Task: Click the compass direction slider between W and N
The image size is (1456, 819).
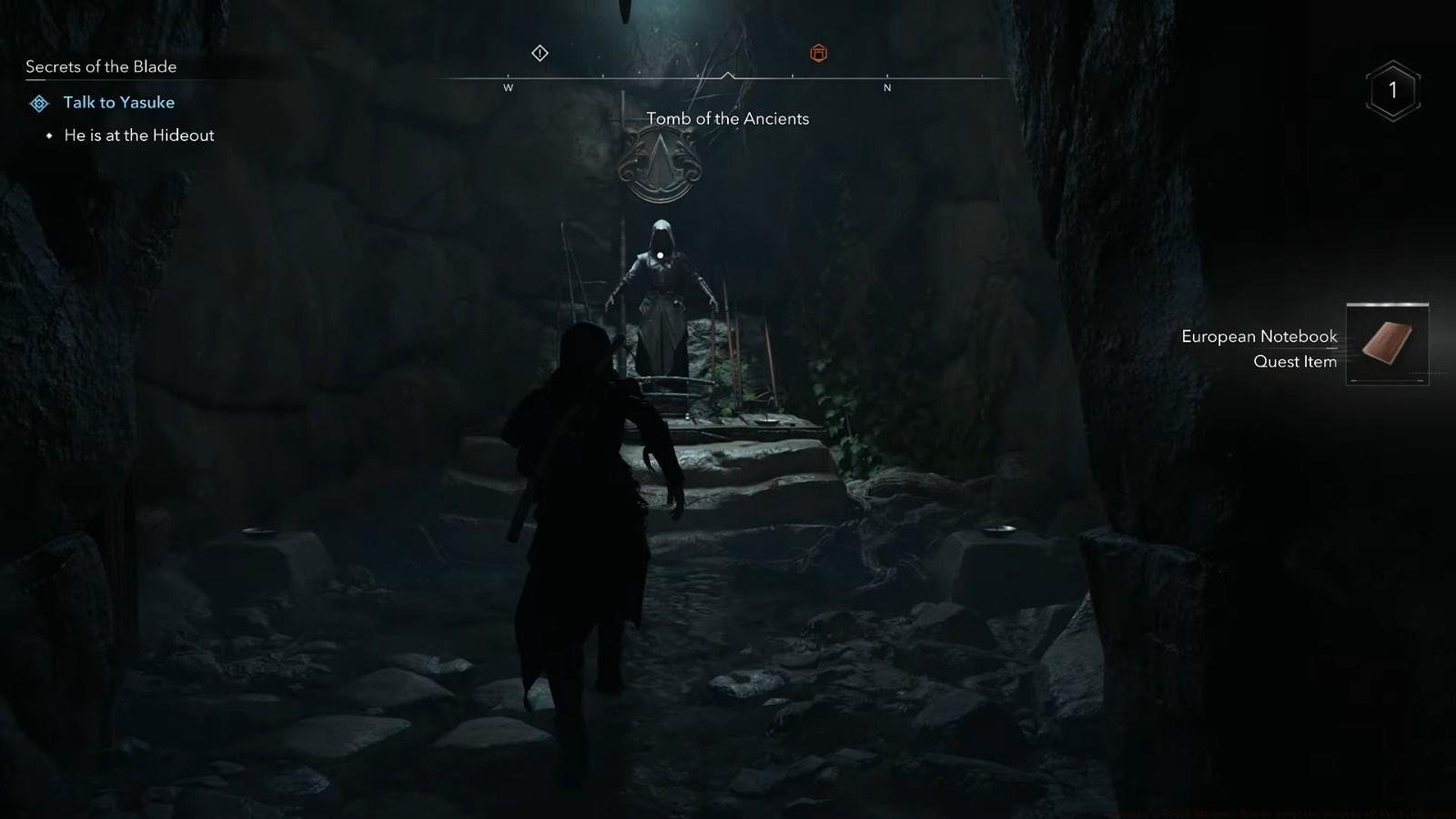Action: coord(696,77)
